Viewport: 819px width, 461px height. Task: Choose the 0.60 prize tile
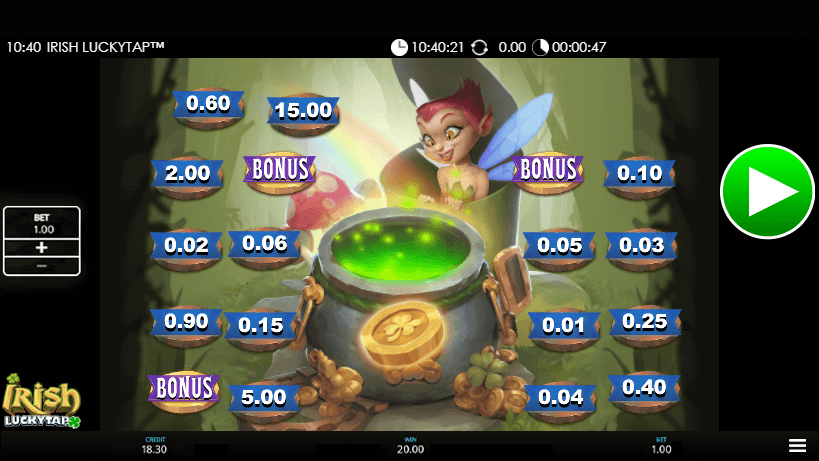pos(208,103)
